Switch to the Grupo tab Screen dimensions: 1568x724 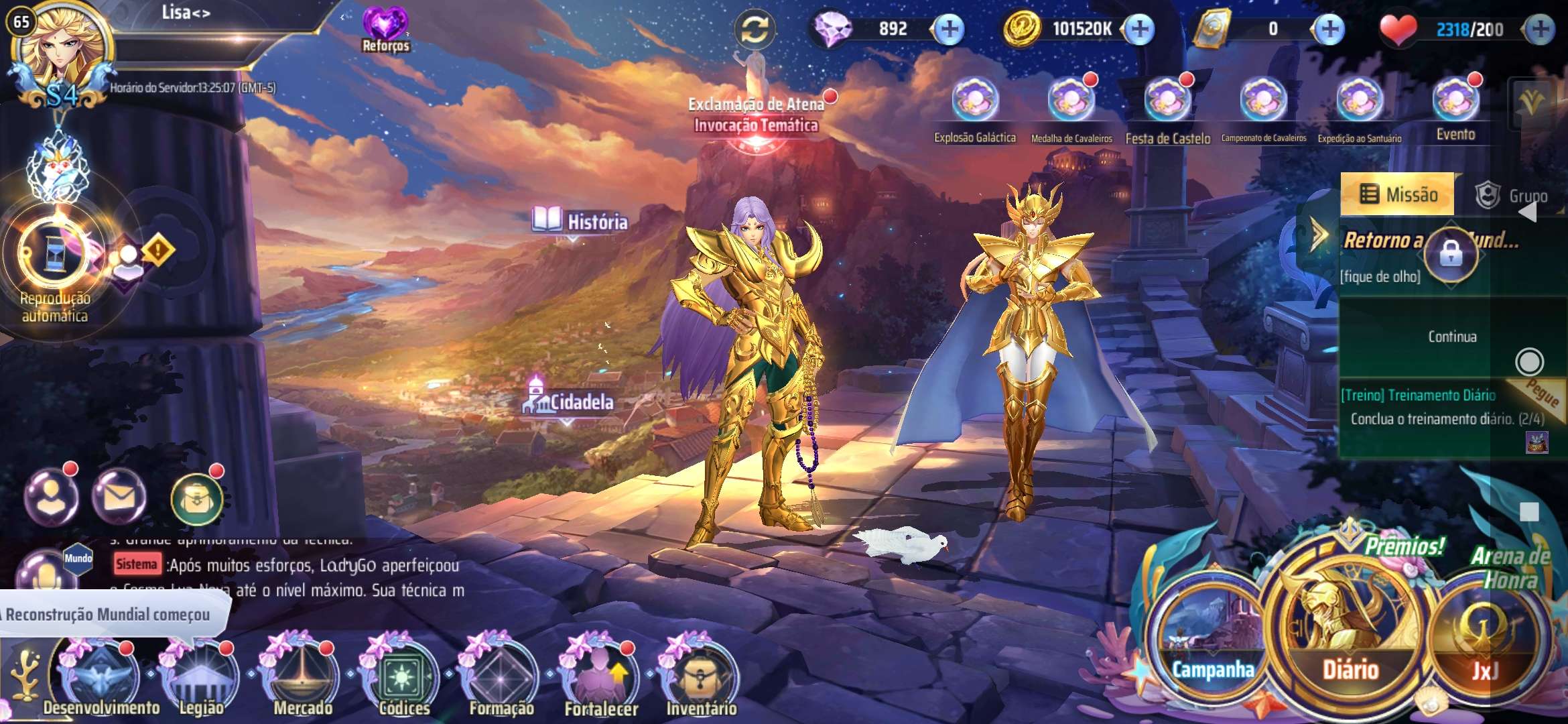1513,196
